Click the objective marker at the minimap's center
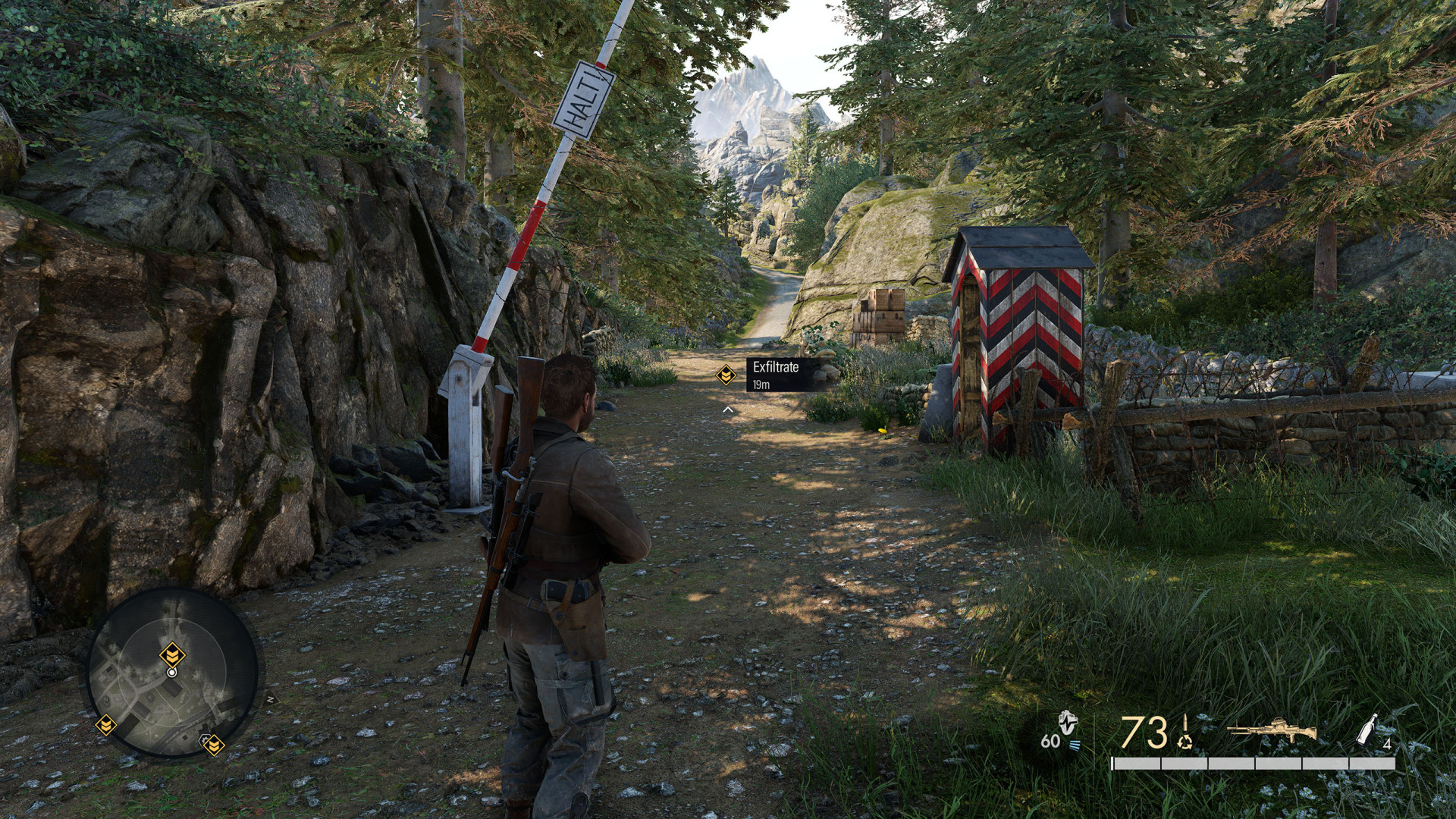Image resolution: width=1456 pixels, height=819 pixels. (172, 654)
